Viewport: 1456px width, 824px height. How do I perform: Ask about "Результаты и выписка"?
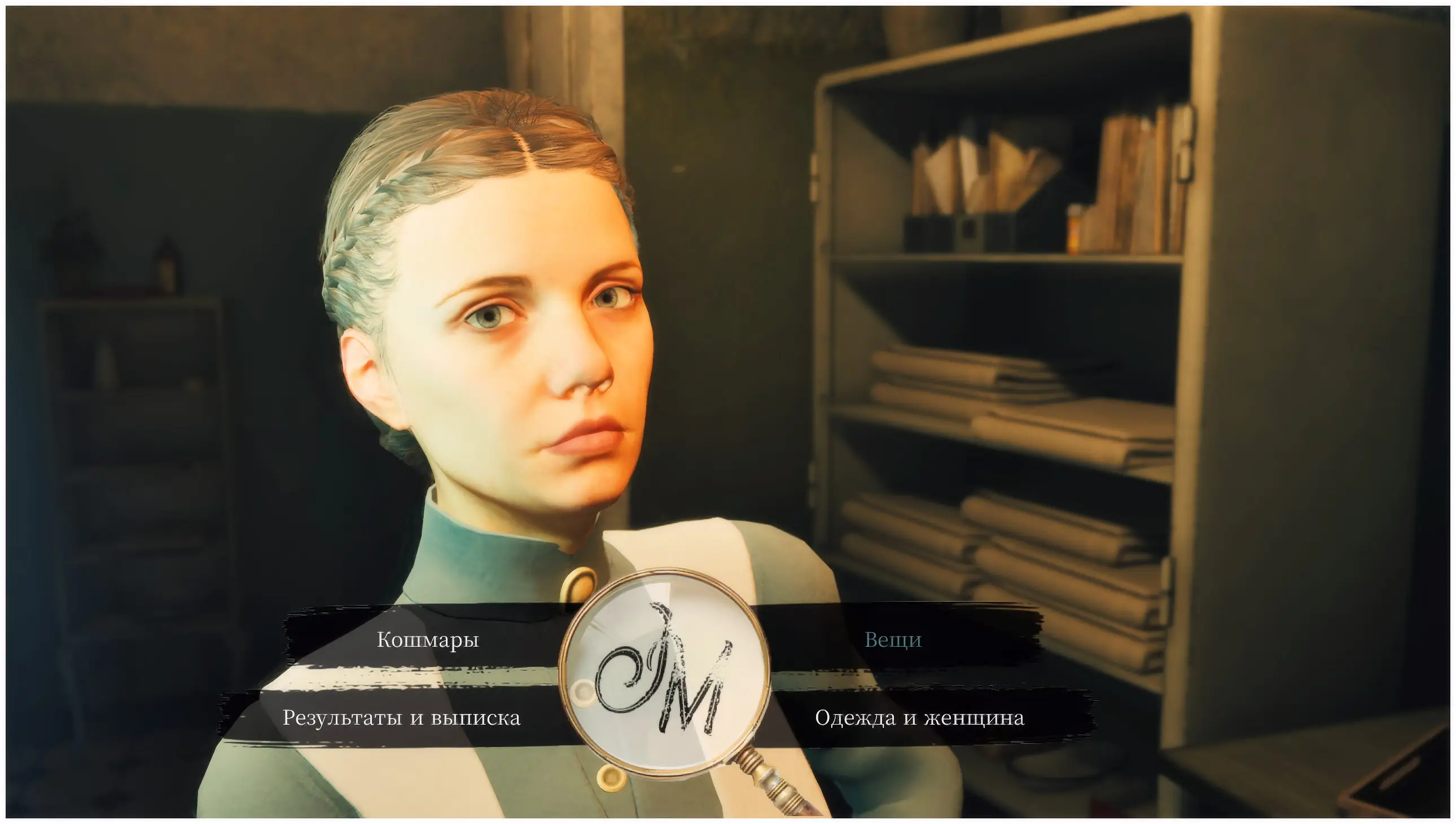[401, 717]
